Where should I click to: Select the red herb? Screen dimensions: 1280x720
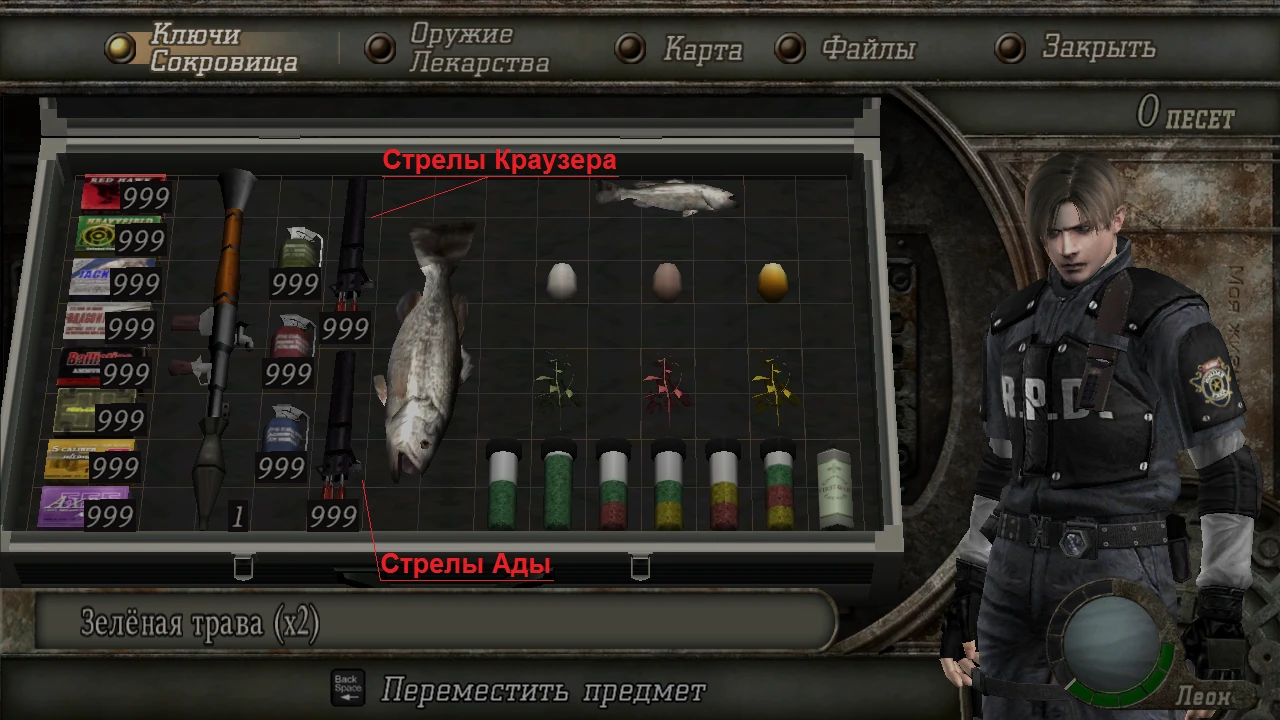[x=663, y=385]
